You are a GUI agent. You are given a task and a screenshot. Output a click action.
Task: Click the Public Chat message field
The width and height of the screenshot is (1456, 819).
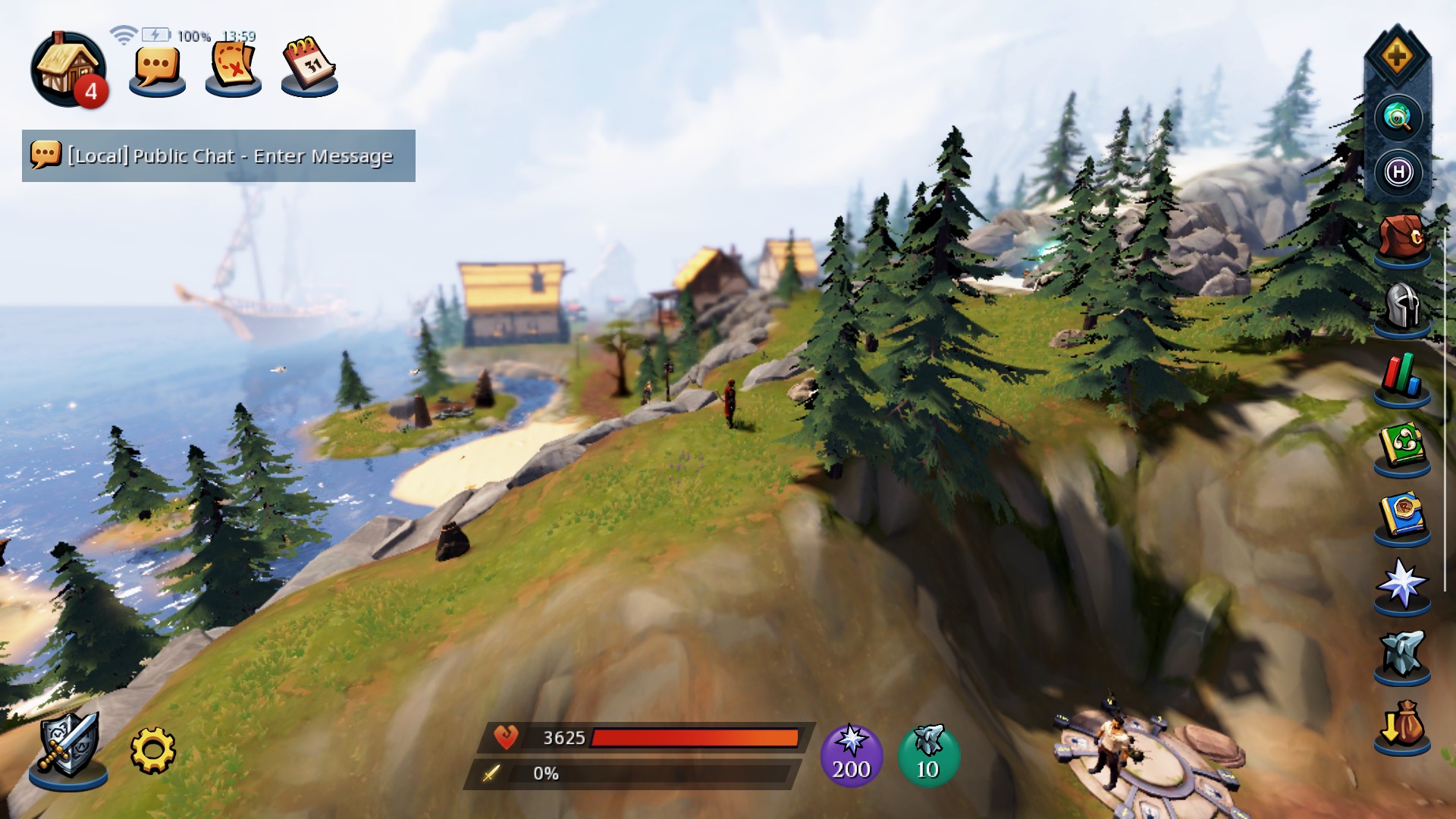tap(218, 156)
